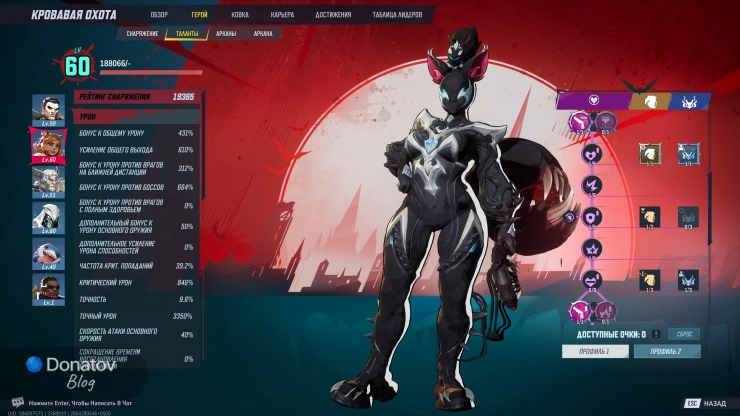
Task: Open Таблица лидеров leaderboard
Action: [x=398, y=15]
